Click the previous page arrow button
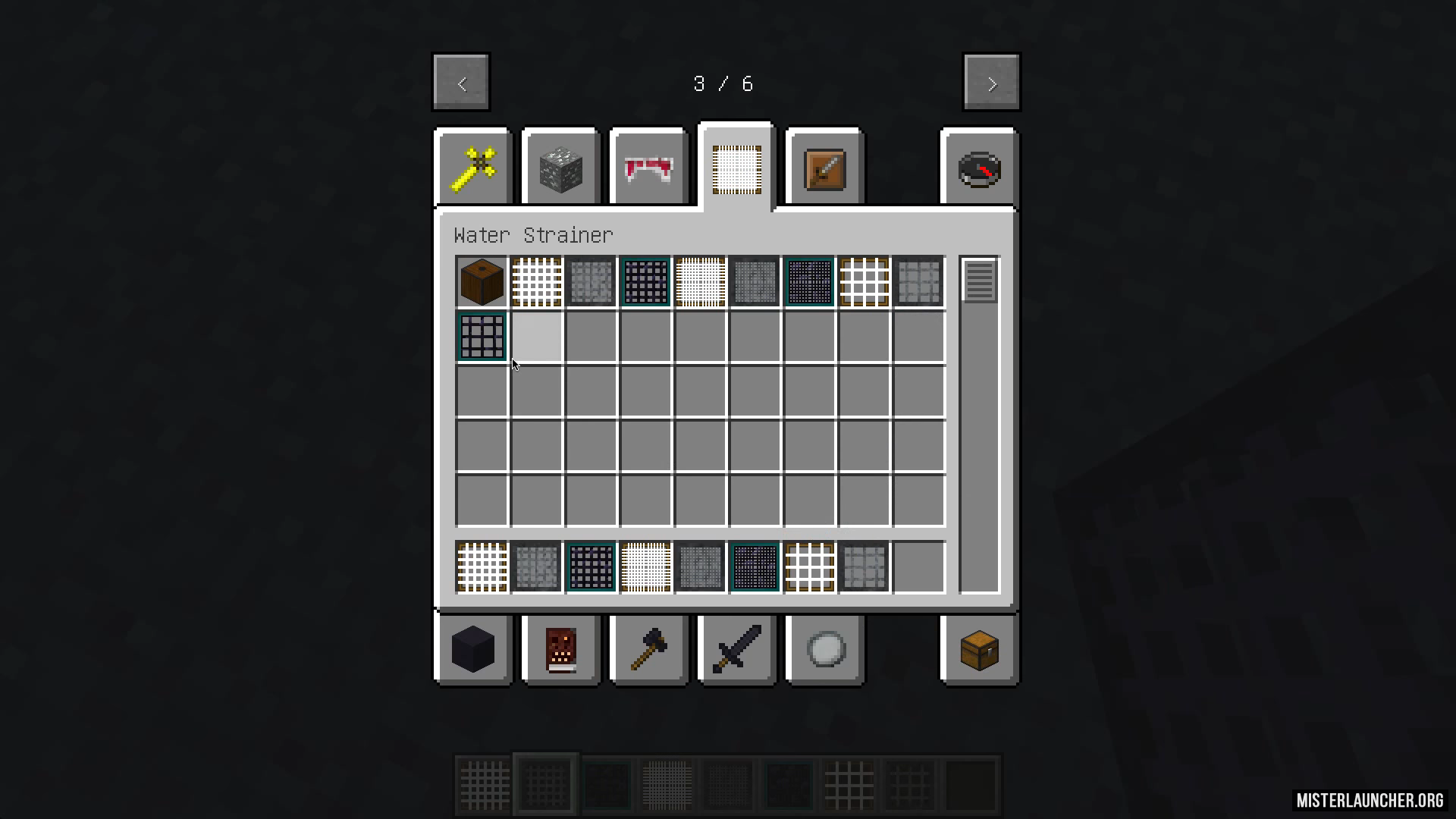The image size is (1456, 819). (460, 82)
